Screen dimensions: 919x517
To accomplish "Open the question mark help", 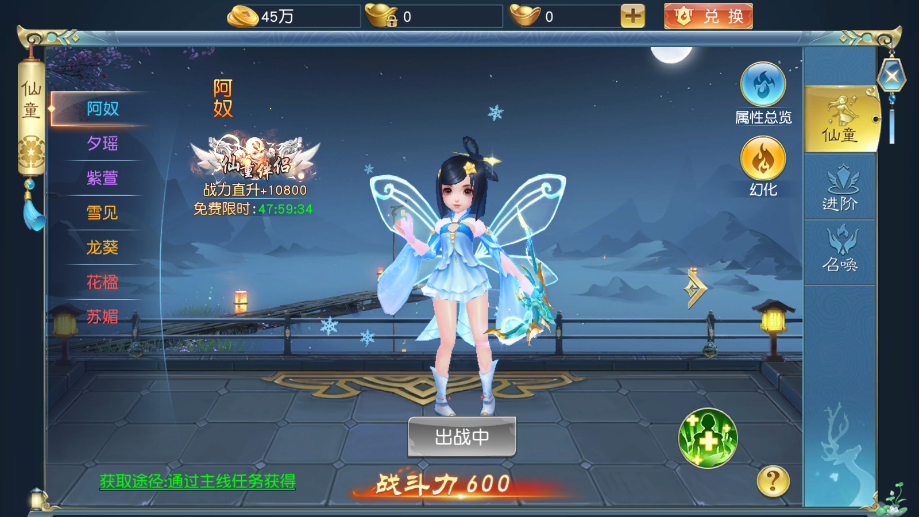I will (x=773, y=481).
